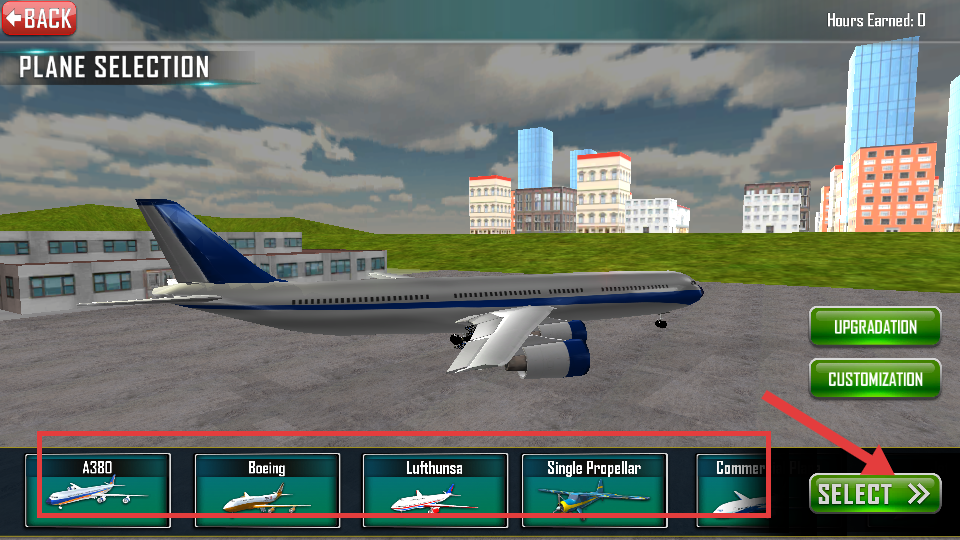Image resolution: width=960 pixels, height=540 pixels.
Task: Go back using the red BACK button
Action: coord(40,18)
